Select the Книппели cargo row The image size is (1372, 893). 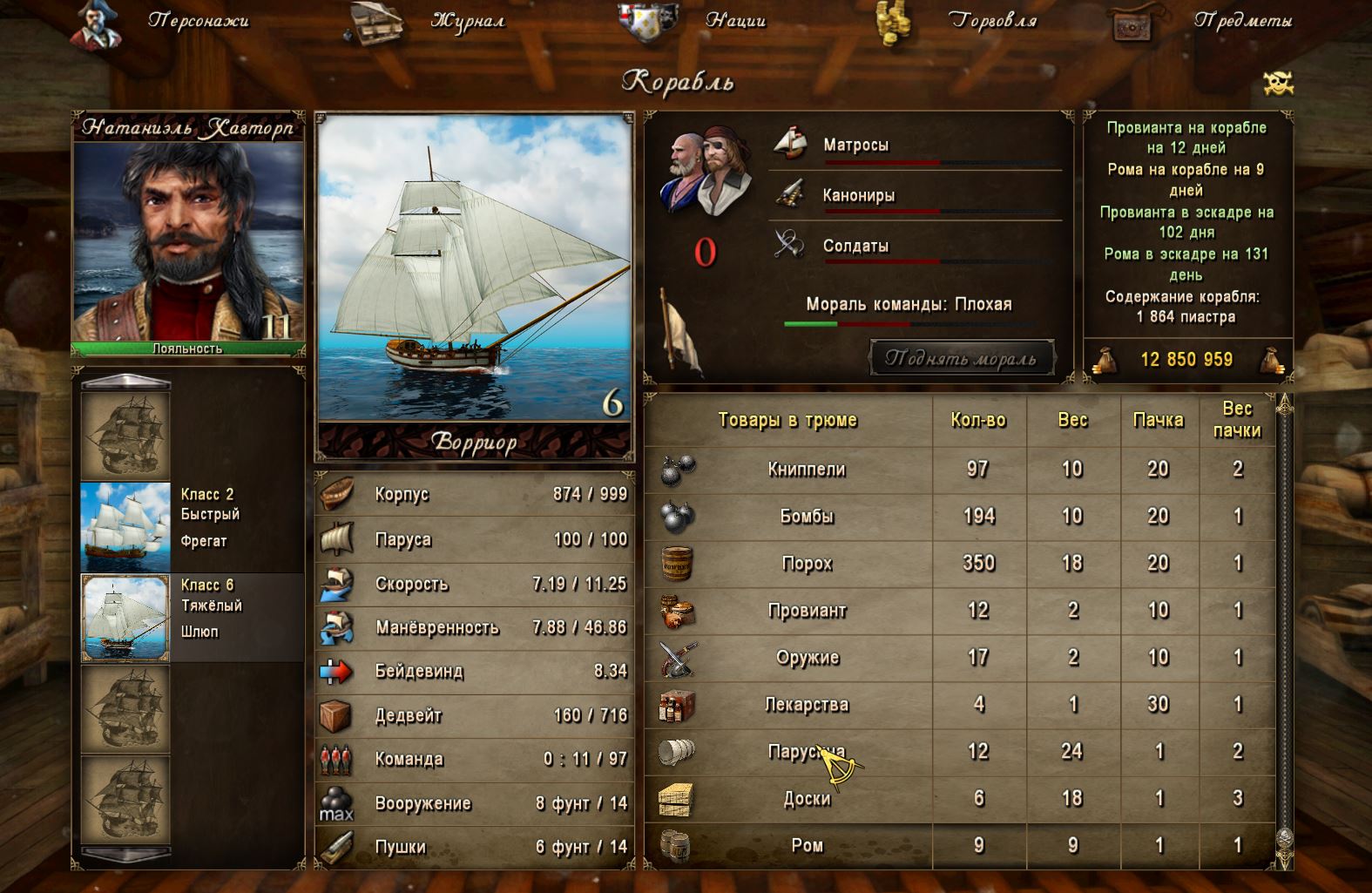807,470
